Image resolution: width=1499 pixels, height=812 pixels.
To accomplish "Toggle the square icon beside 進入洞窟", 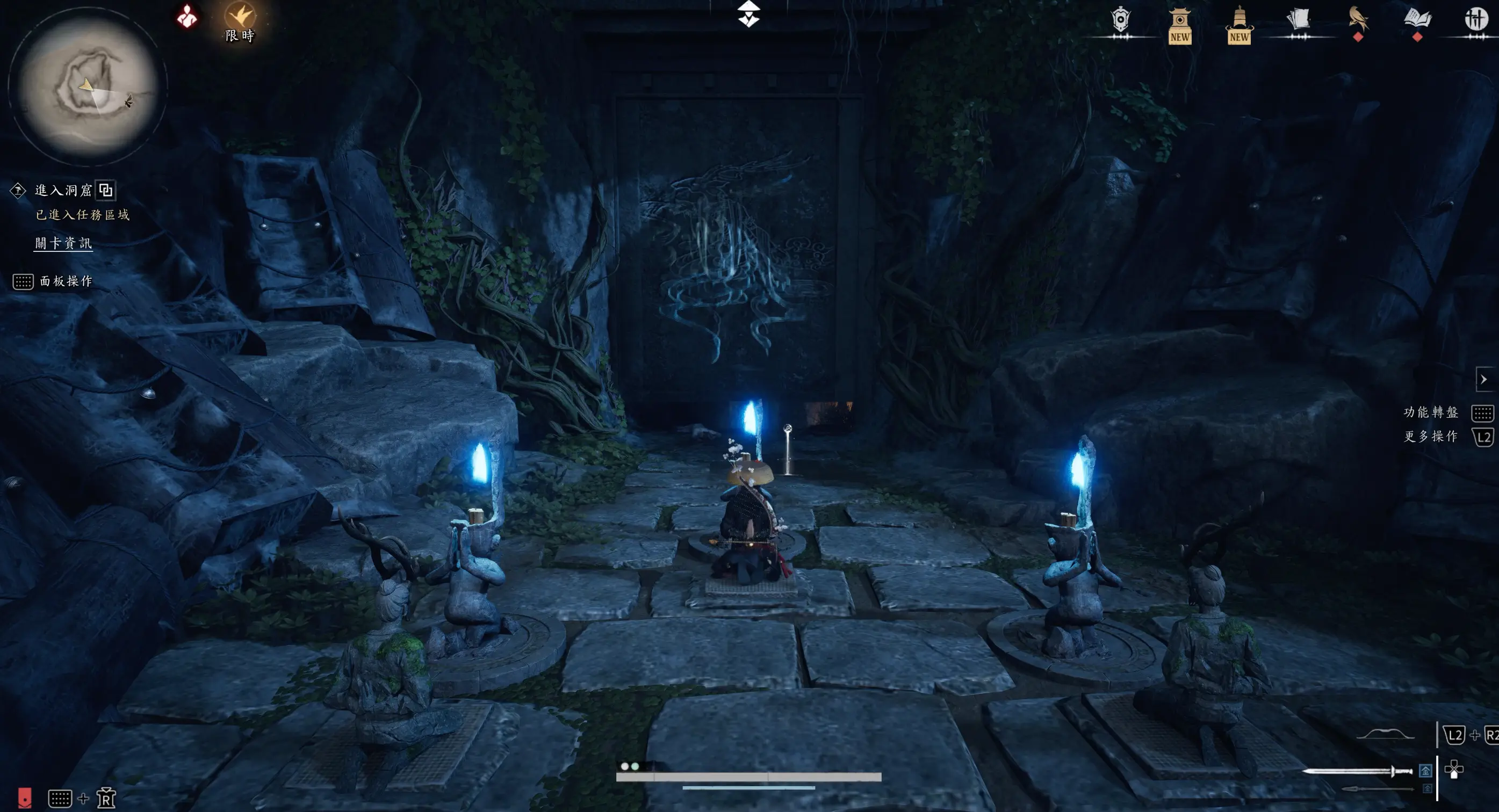I will pos(106,190).
